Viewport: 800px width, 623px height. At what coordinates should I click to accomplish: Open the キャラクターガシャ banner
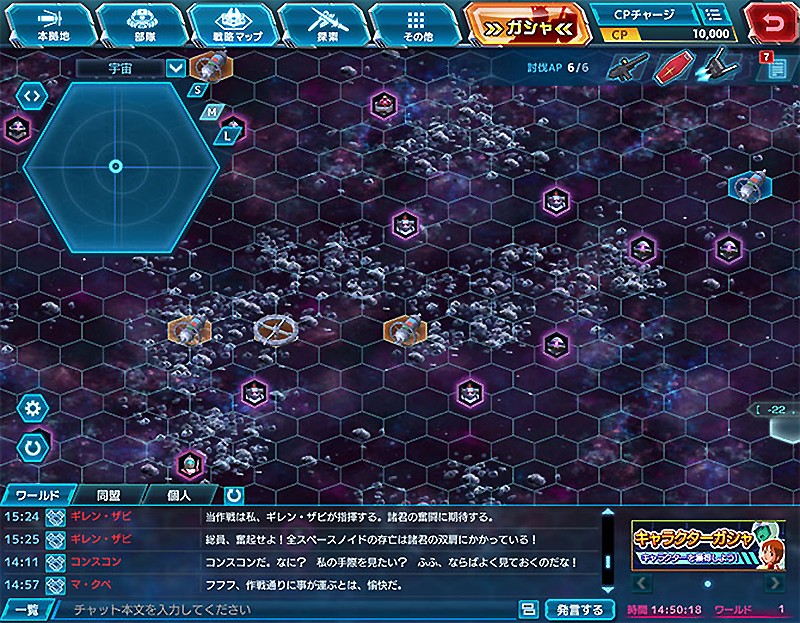(707, 546)
